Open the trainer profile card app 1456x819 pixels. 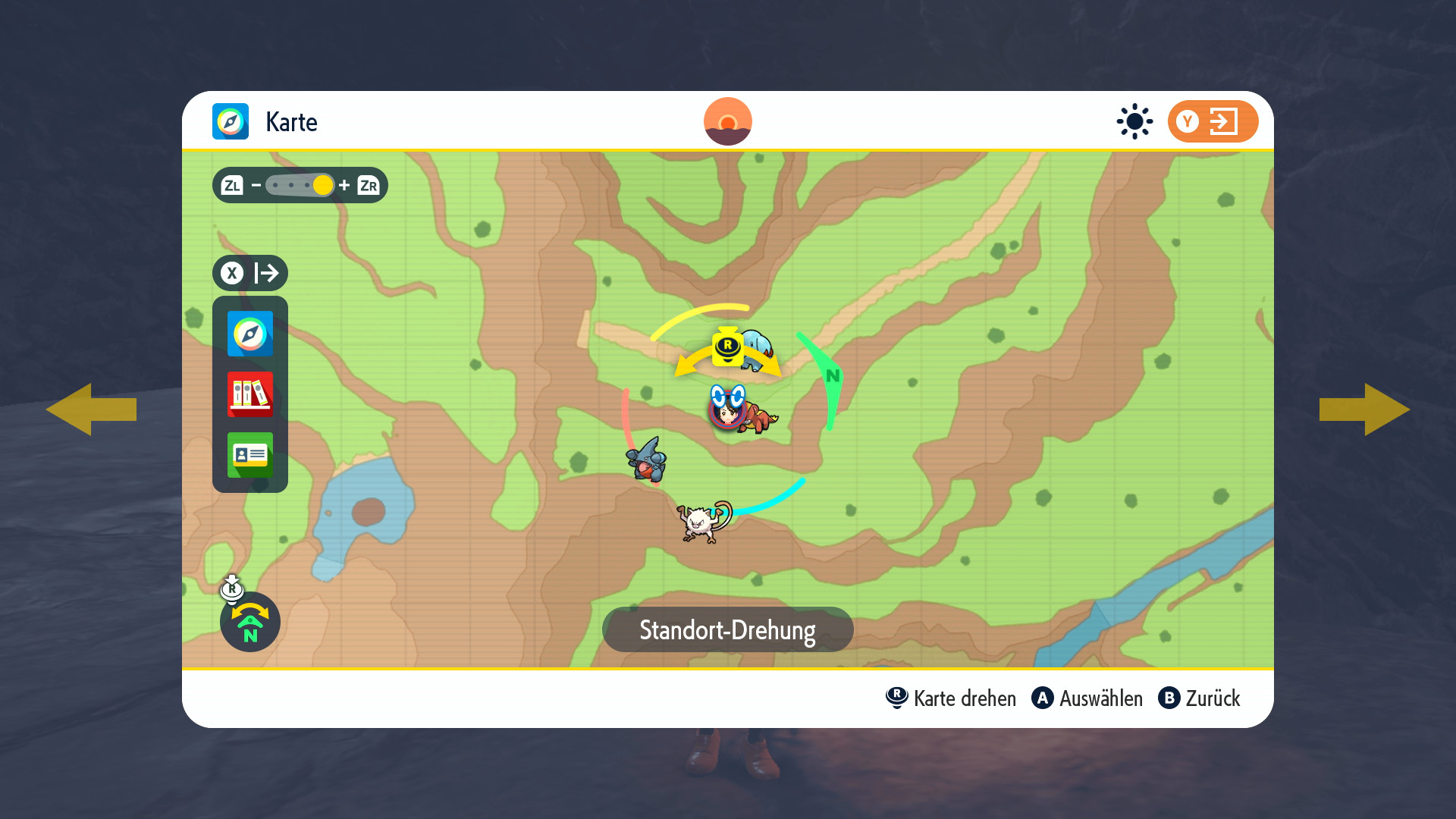249,455
